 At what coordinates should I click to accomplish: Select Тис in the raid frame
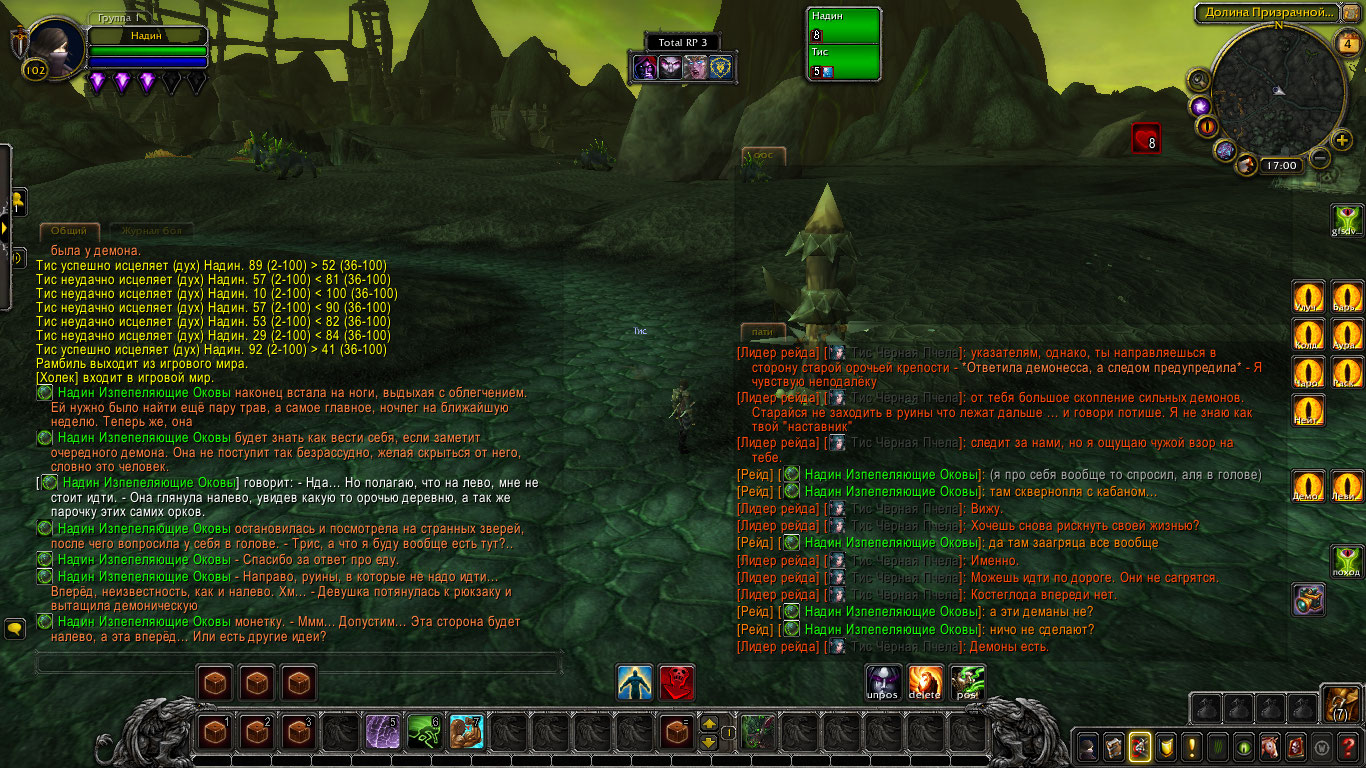(844, 63)
